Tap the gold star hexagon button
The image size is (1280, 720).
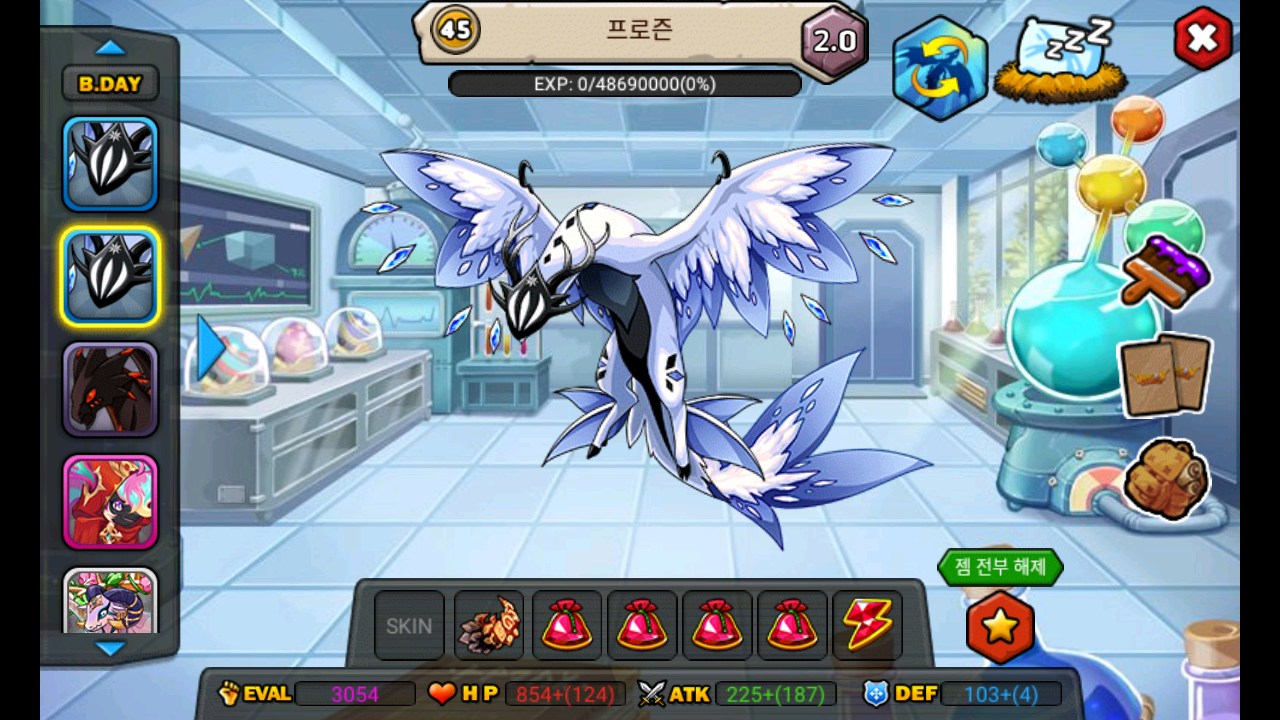pos(1000,627)
